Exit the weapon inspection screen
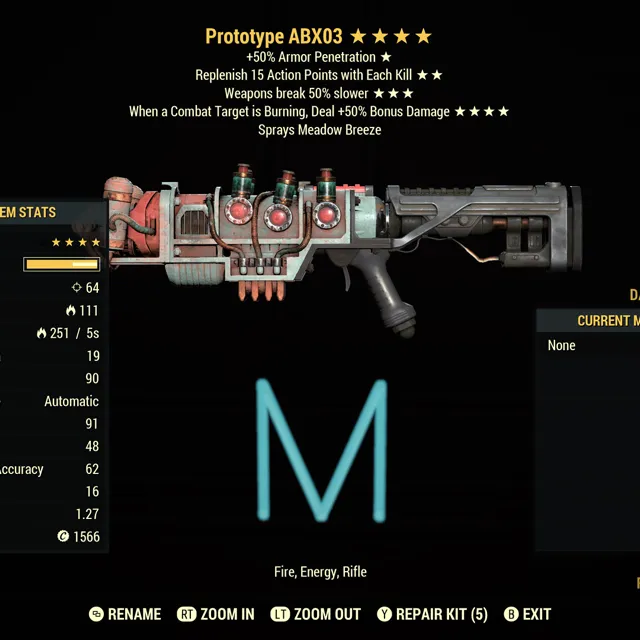This screenshot has width=640, height=640. pyautogui.click(x=527, y=614)
